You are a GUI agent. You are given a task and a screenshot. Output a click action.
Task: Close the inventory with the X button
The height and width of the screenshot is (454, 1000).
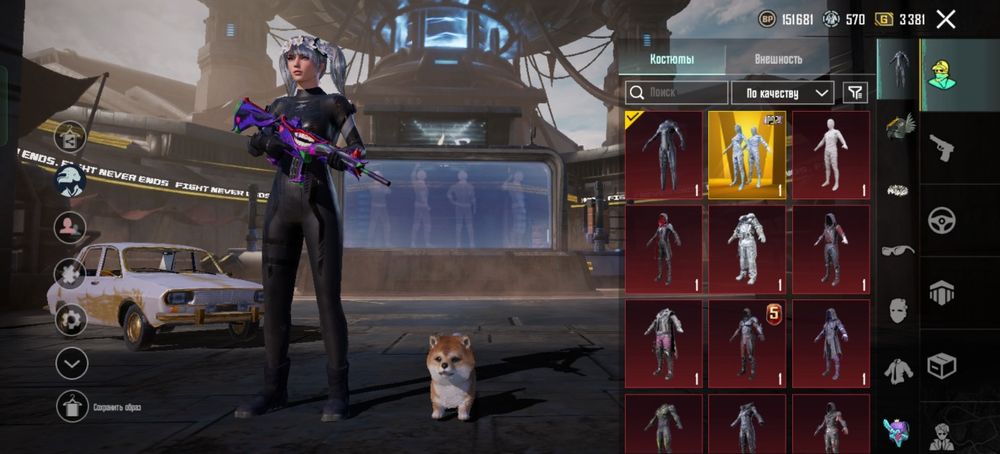946,19
